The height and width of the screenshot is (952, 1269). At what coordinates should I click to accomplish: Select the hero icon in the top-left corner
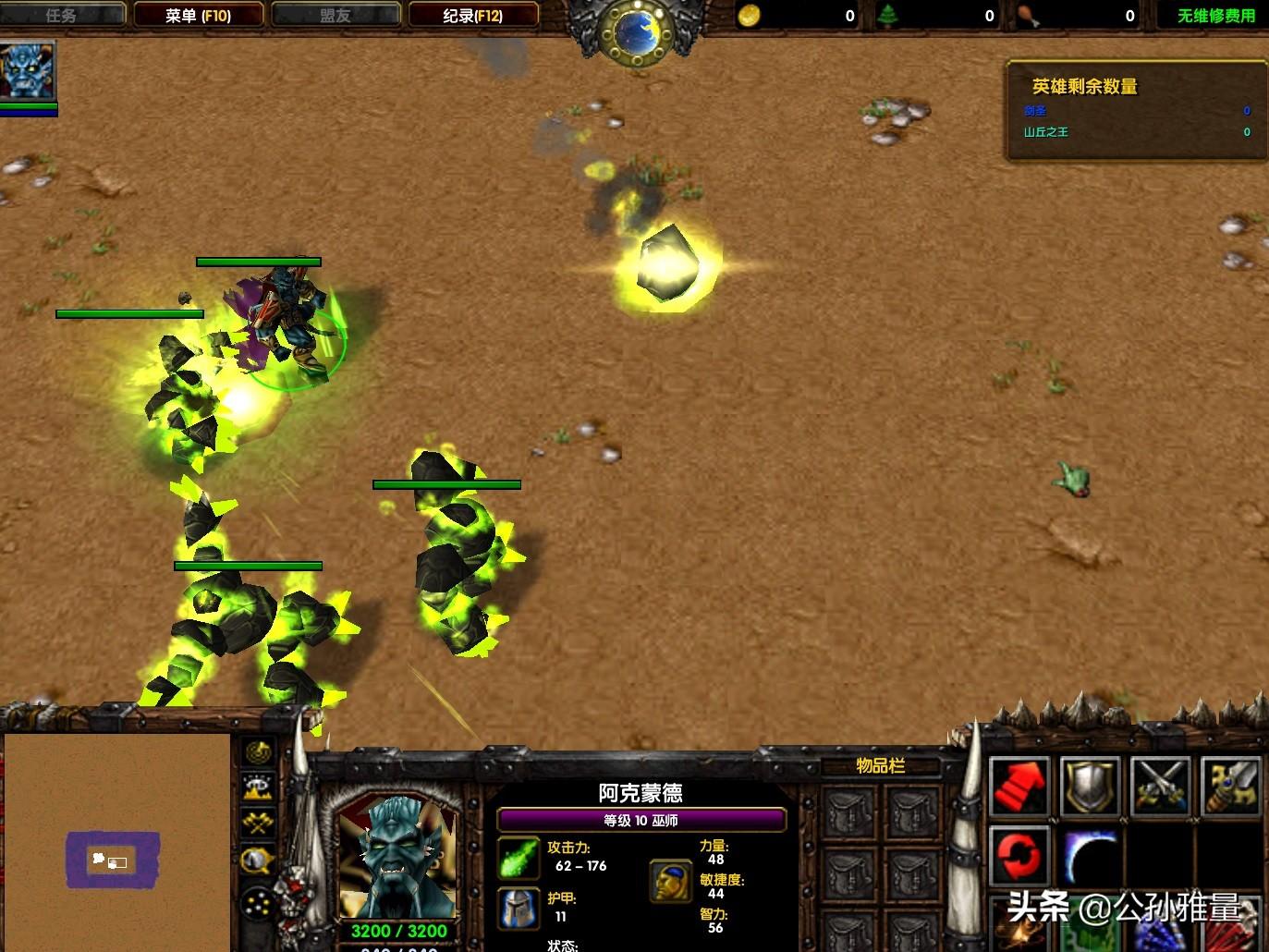(28, 70)
